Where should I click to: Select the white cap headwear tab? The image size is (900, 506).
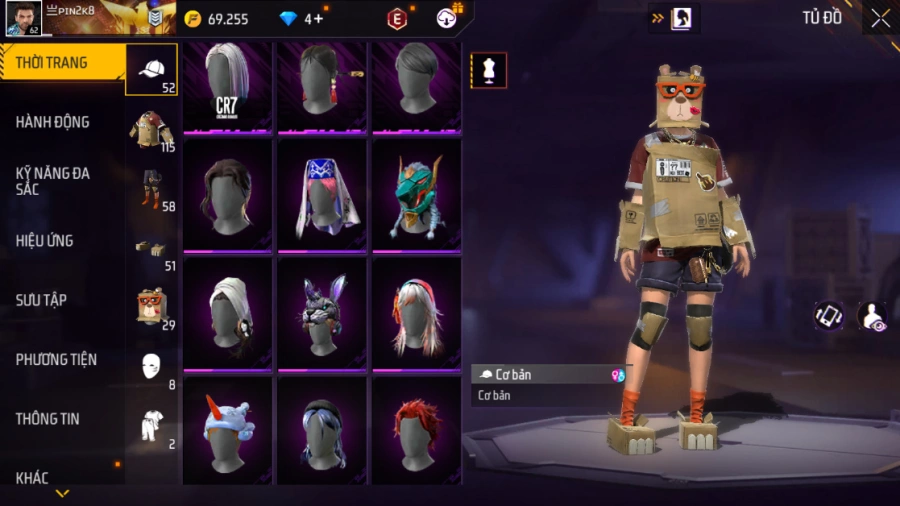152,70
